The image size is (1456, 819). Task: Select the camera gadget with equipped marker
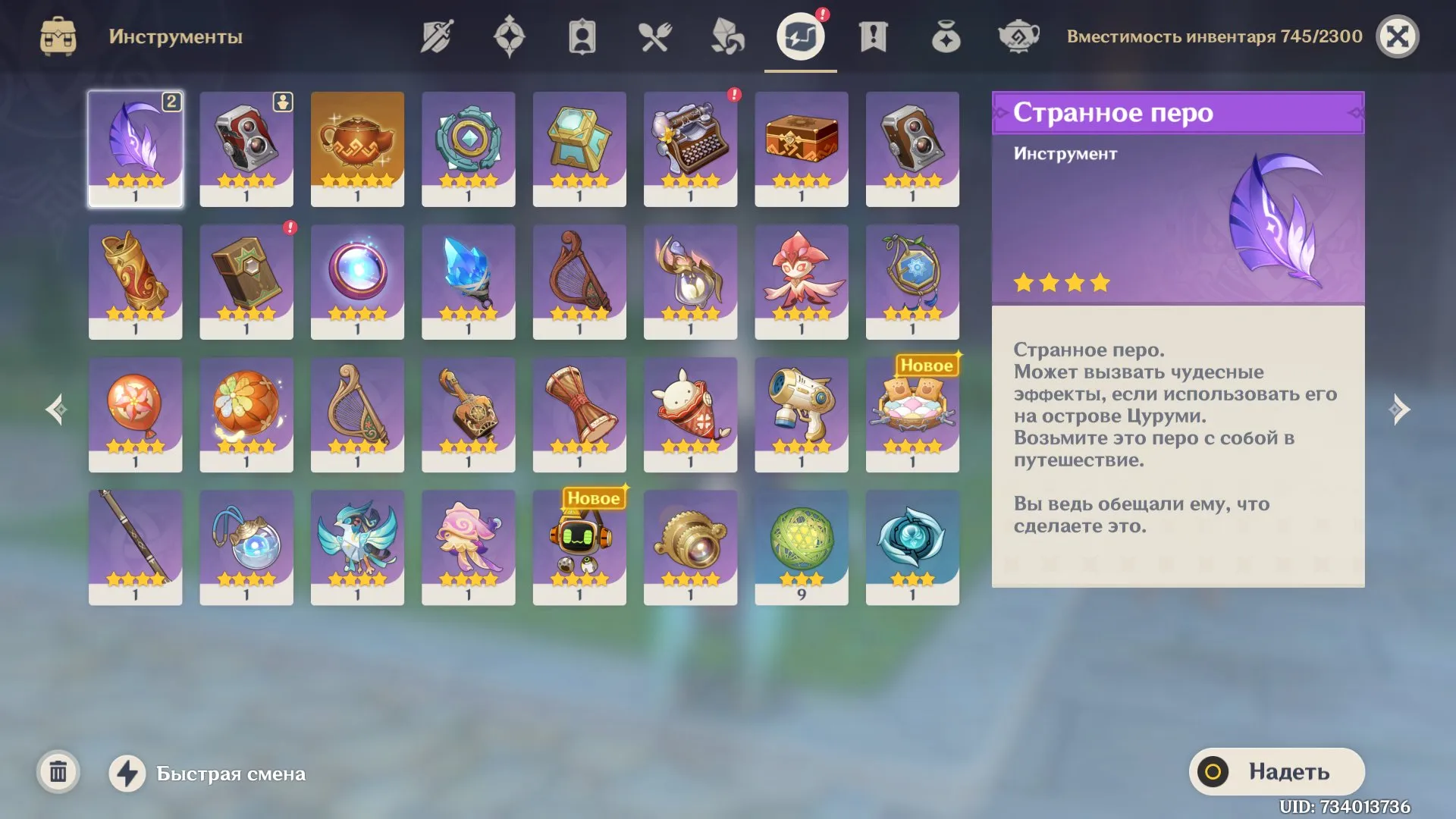[x=246, y=148]
